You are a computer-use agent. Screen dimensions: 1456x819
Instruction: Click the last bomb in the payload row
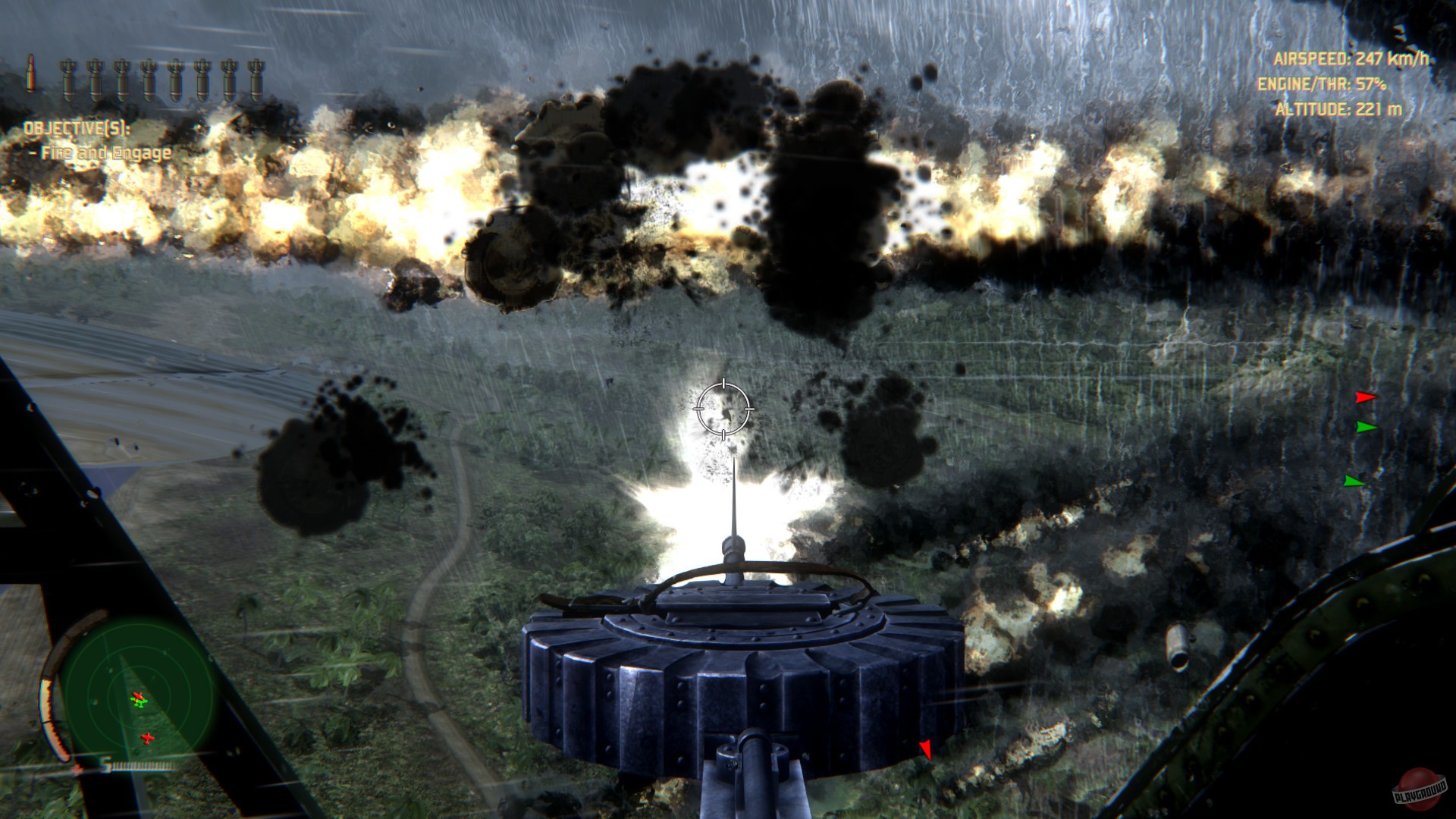(256, 78)
